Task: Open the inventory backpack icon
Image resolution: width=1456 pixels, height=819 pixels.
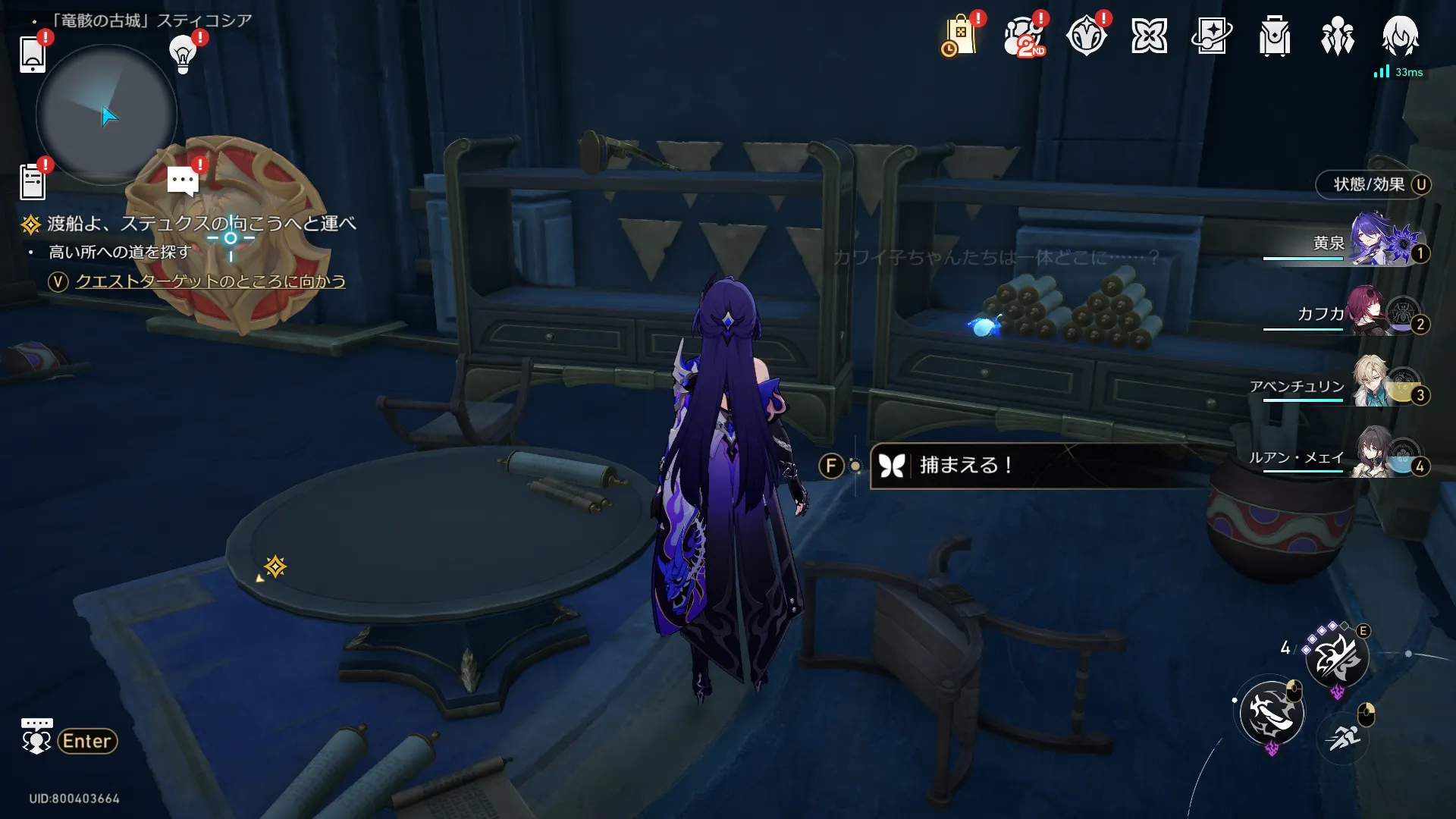Action: (x=1275, y=36)
